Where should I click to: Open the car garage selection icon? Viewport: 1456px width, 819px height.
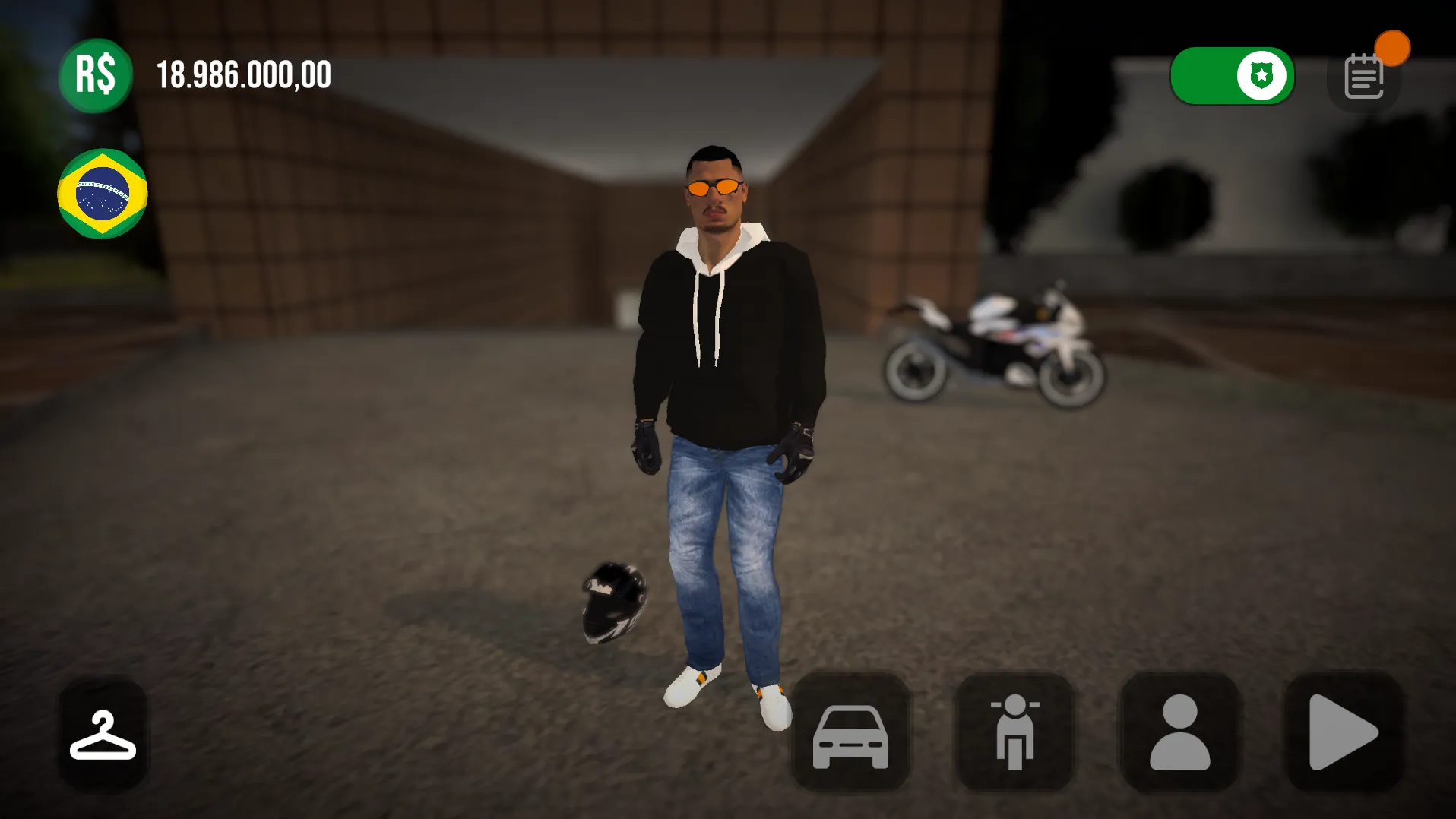850,735
